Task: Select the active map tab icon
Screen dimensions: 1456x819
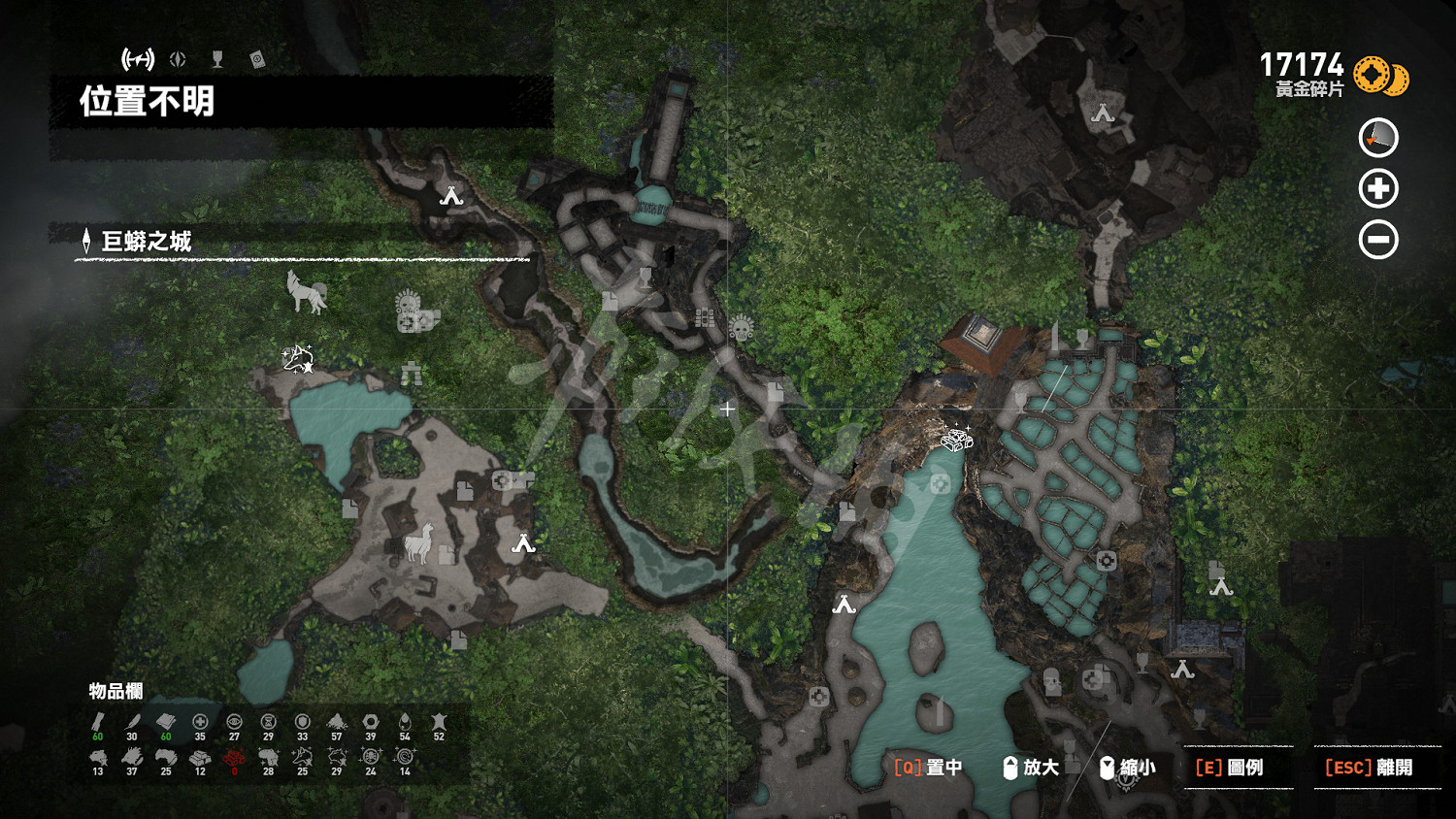Action: (x=138, y=59)
